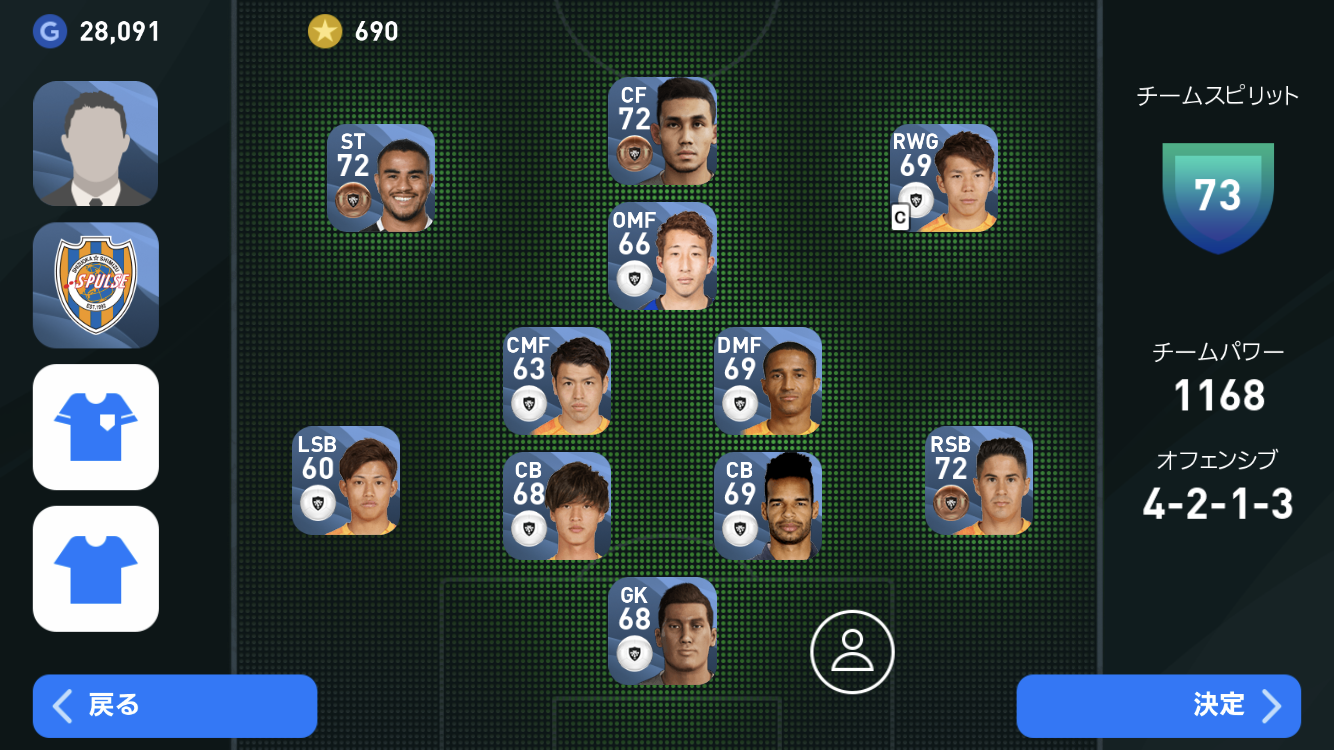This screenshot has width=1334, height=750.
Task: Choose the DMF 69 player card
Action: pyautogui.click(x=768, y=381)
